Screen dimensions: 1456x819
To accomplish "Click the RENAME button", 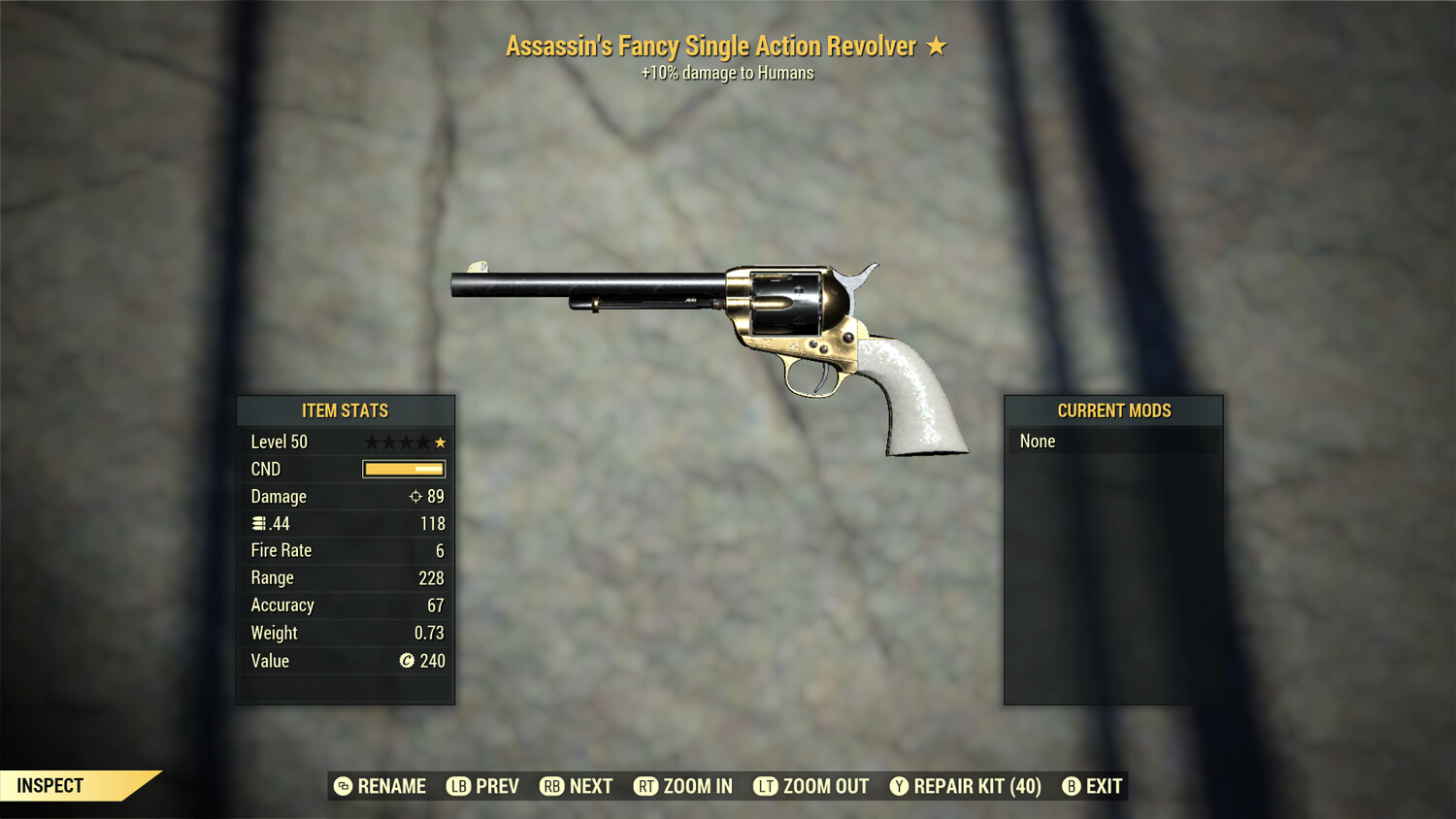I will coord(392,786).
